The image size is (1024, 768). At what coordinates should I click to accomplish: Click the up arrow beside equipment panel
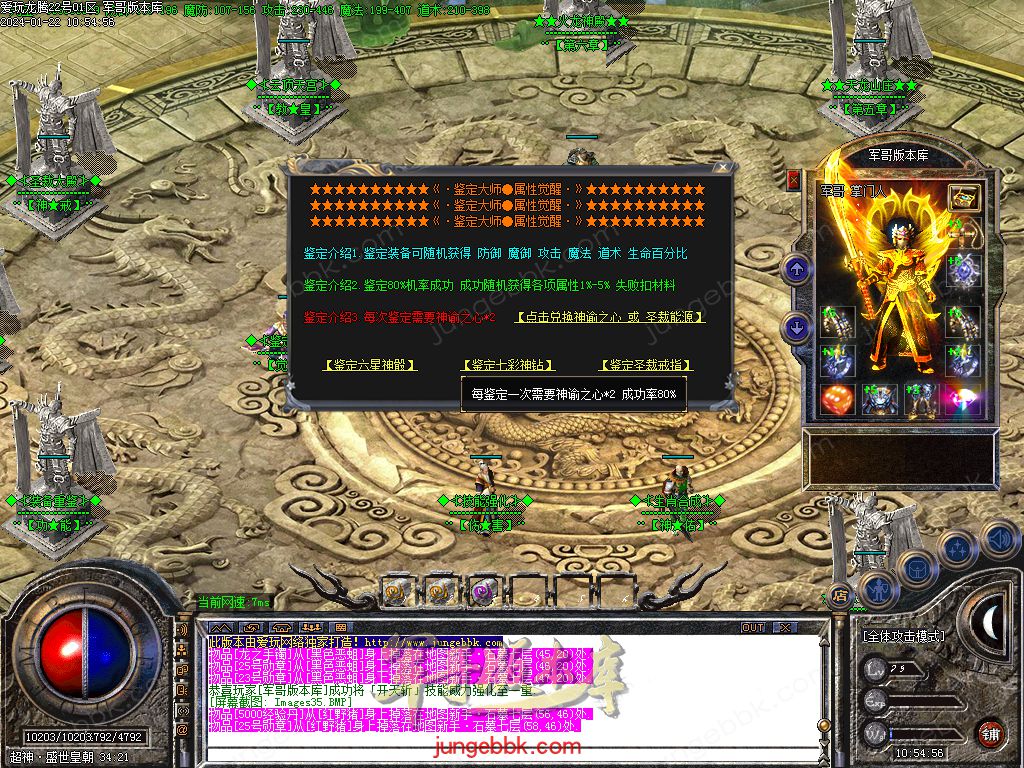click(797, 268)
